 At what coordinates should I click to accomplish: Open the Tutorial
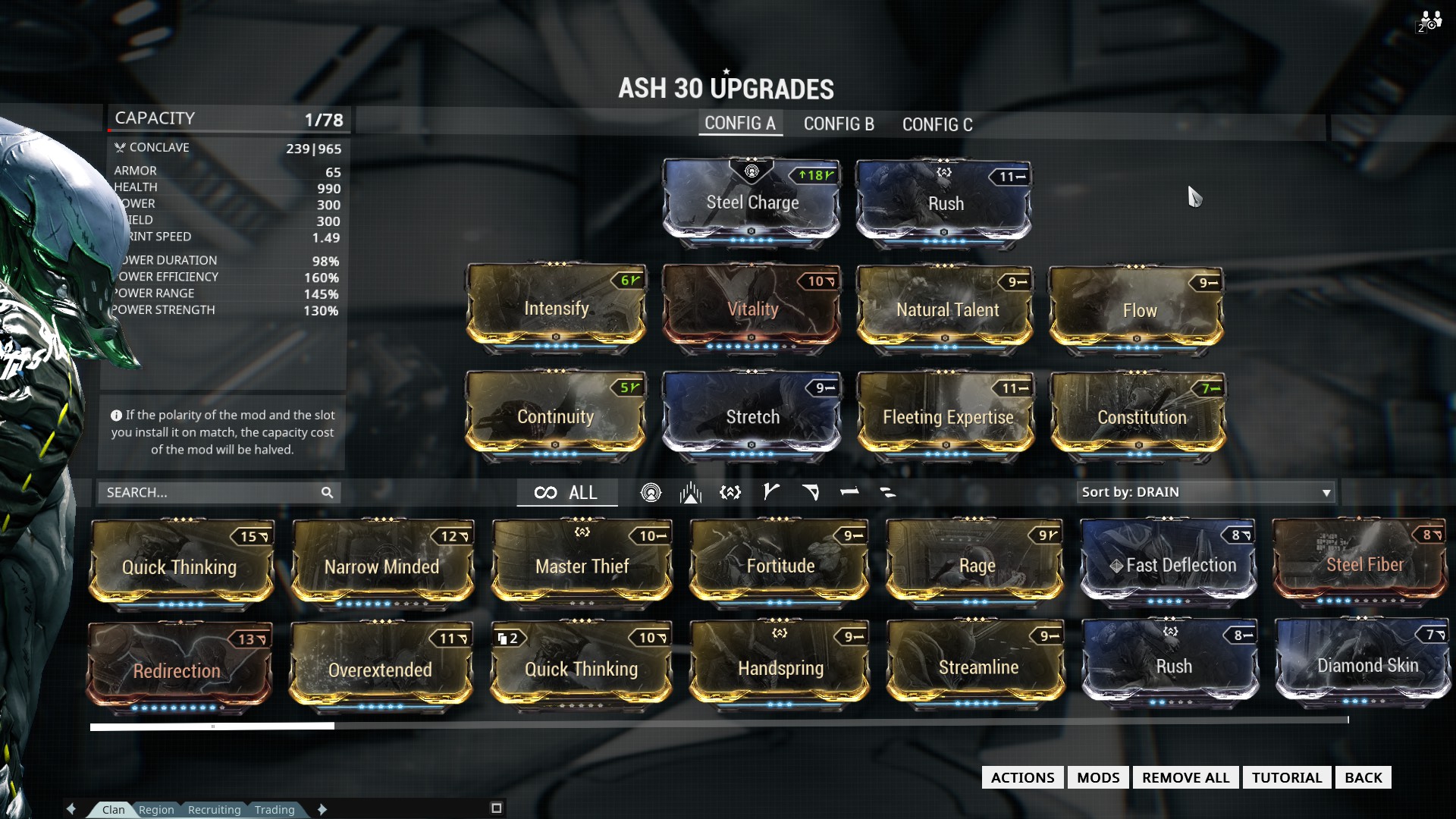click(1286, 777)
